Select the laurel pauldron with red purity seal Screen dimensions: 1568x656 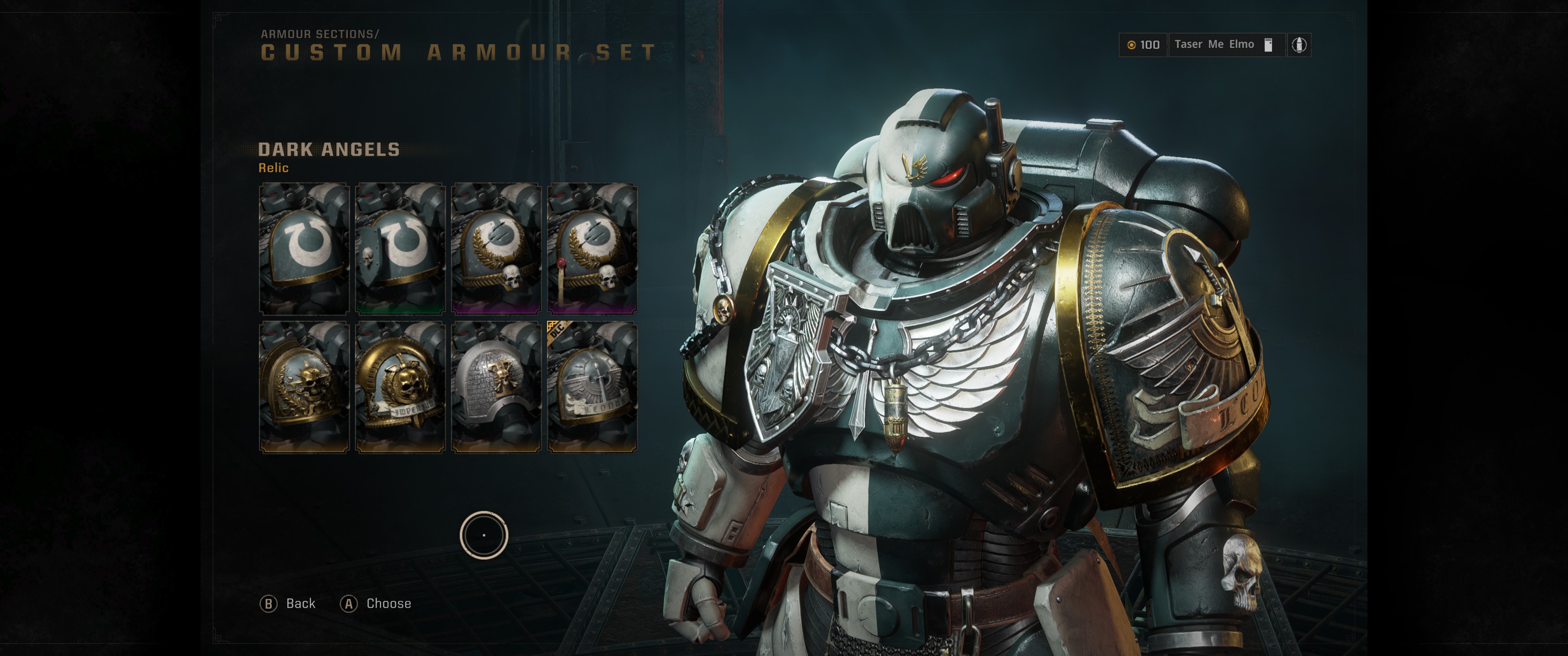[593, 248]
